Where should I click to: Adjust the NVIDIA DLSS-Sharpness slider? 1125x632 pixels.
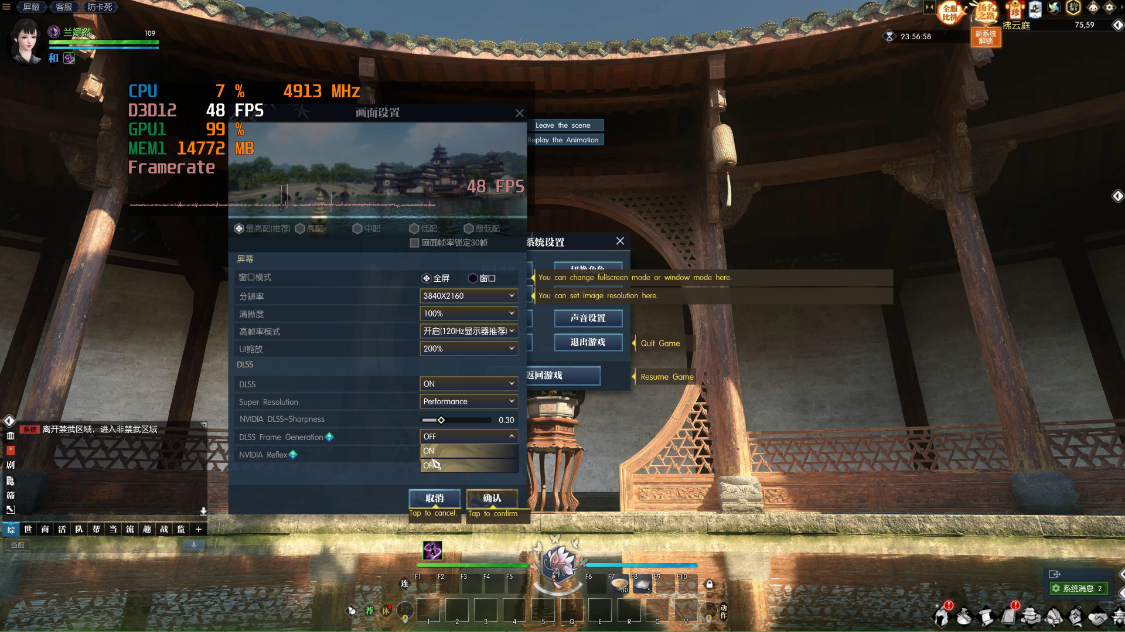tap(441, 420)
